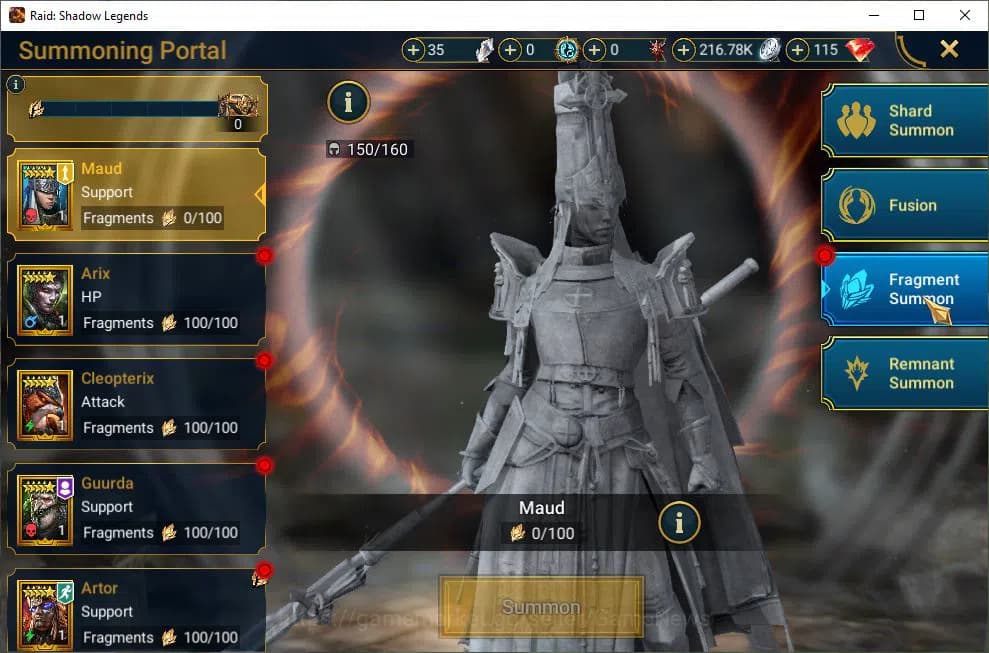Switch to the Shard Summon tab
989x653 pixels.
click(x=905, y=121)
